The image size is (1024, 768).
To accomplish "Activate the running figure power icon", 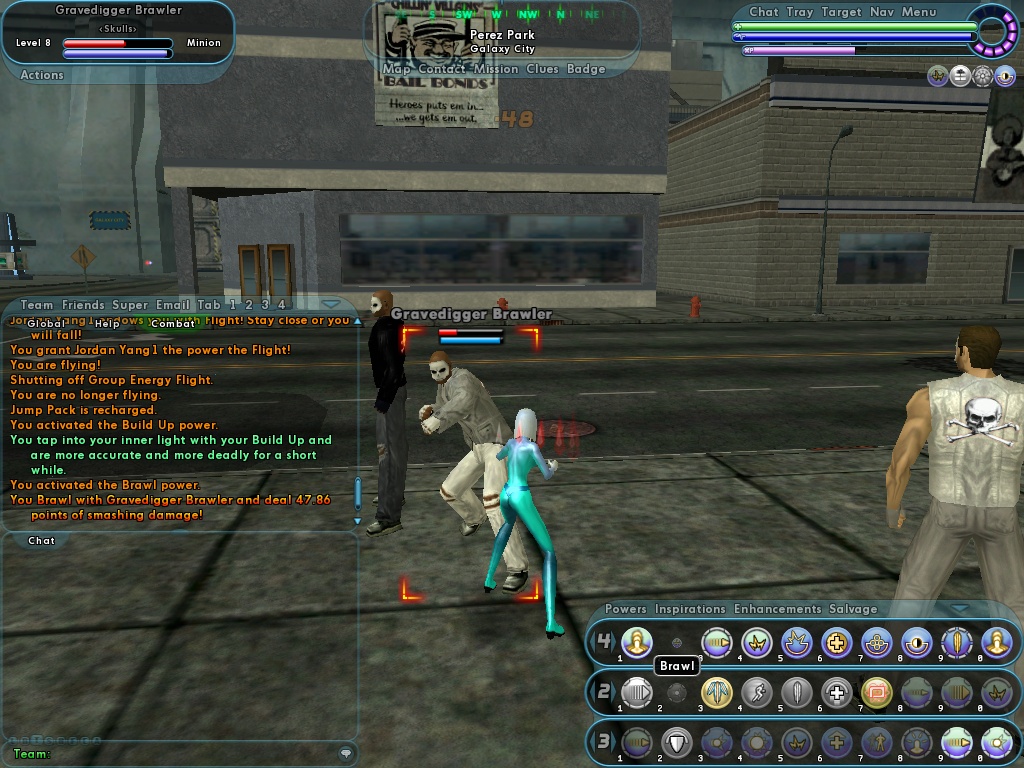I will tap(757, 692).
